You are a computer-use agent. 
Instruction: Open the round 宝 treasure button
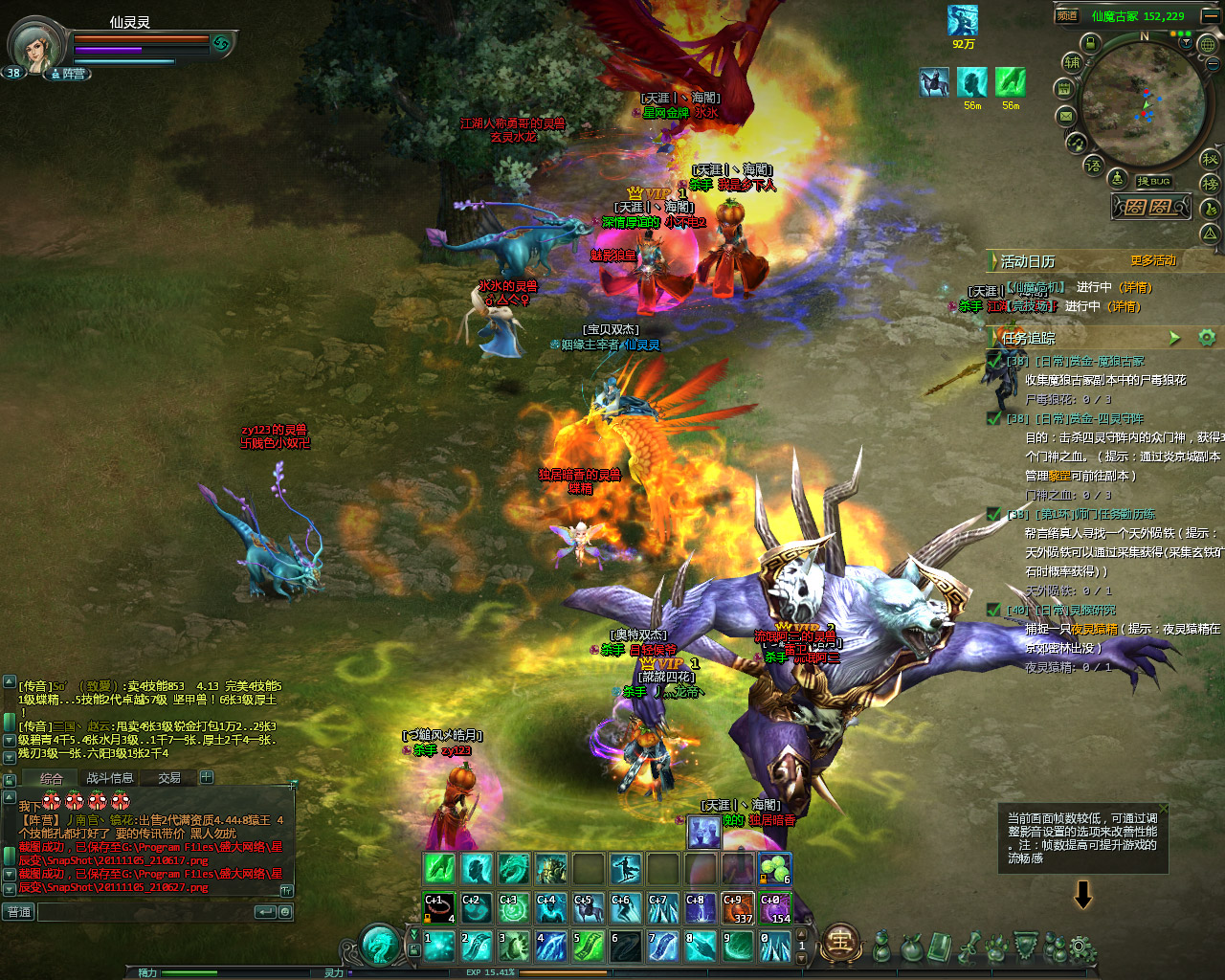(839, 943)
